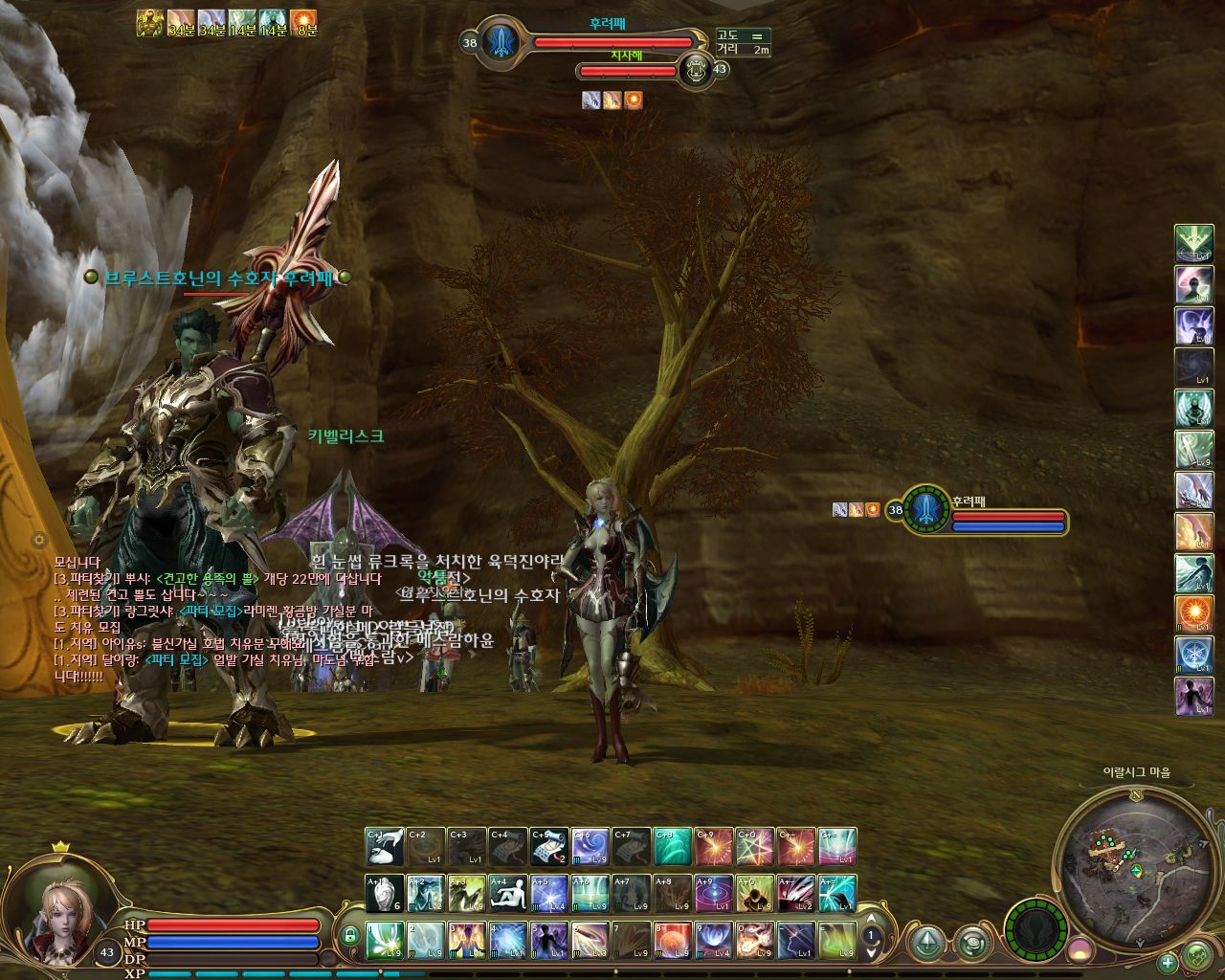Viewport: 1225px width, 980px height.
Task: Open the world map globe button
Action: click(x=1197, y=955)
